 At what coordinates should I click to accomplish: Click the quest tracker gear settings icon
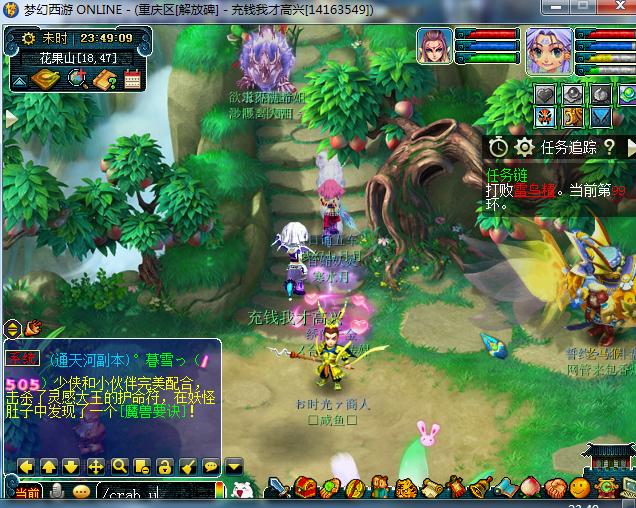524,147
